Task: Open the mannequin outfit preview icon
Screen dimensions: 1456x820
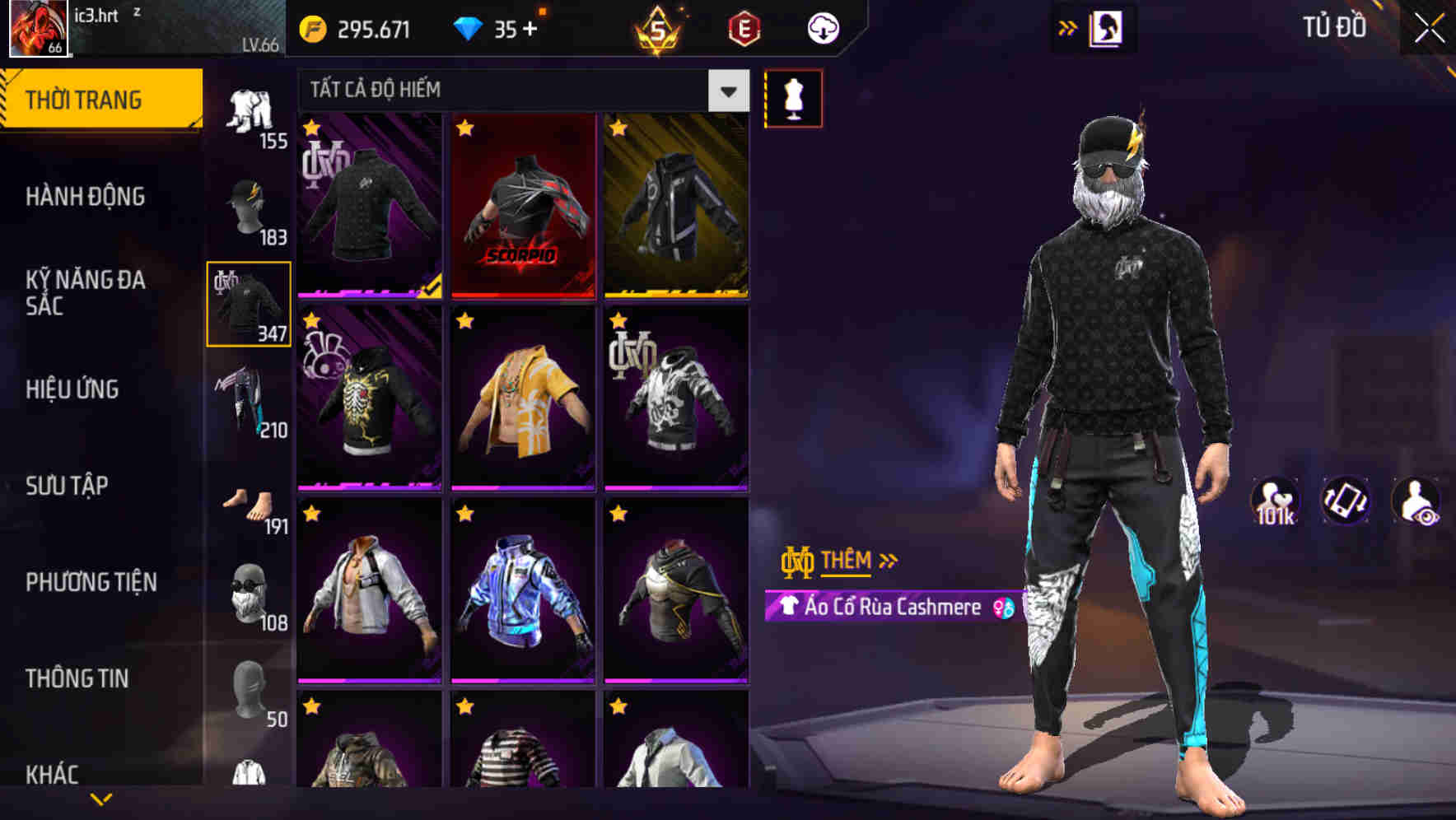Action: click(x=793, y=98)
